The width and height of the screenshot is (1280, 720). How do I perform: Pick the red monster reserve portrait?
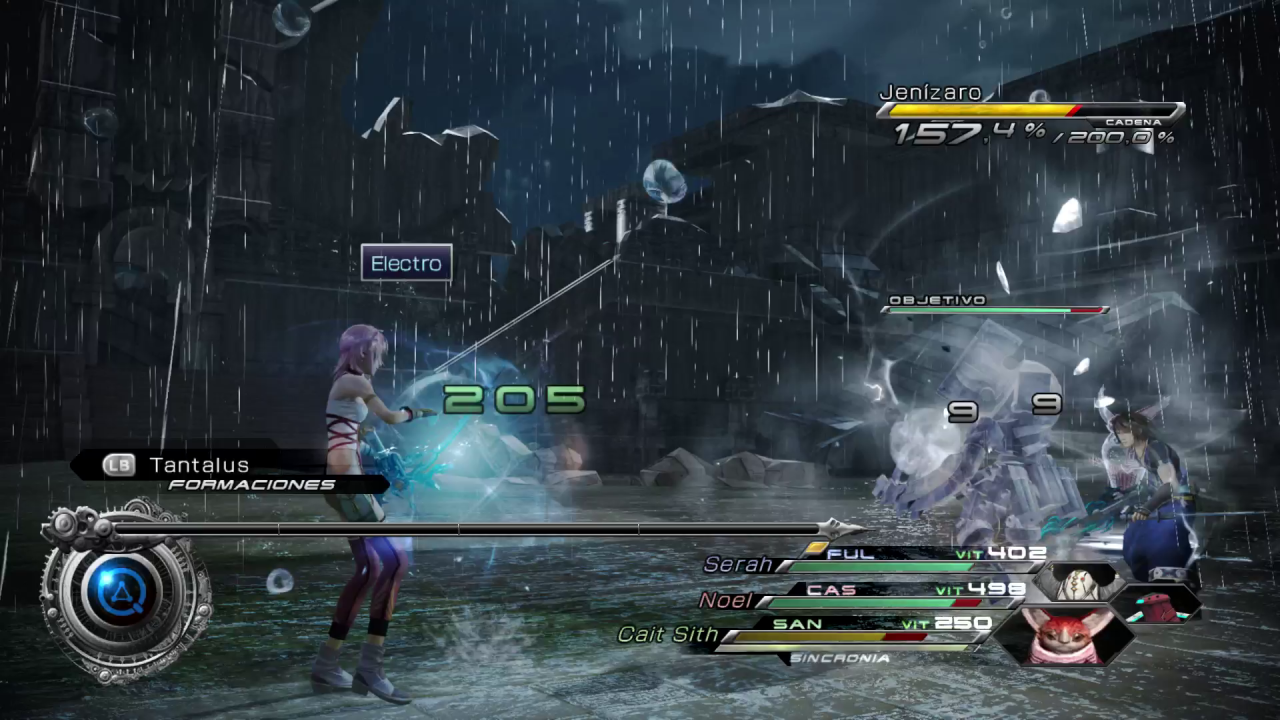(x=1157, y=602)
